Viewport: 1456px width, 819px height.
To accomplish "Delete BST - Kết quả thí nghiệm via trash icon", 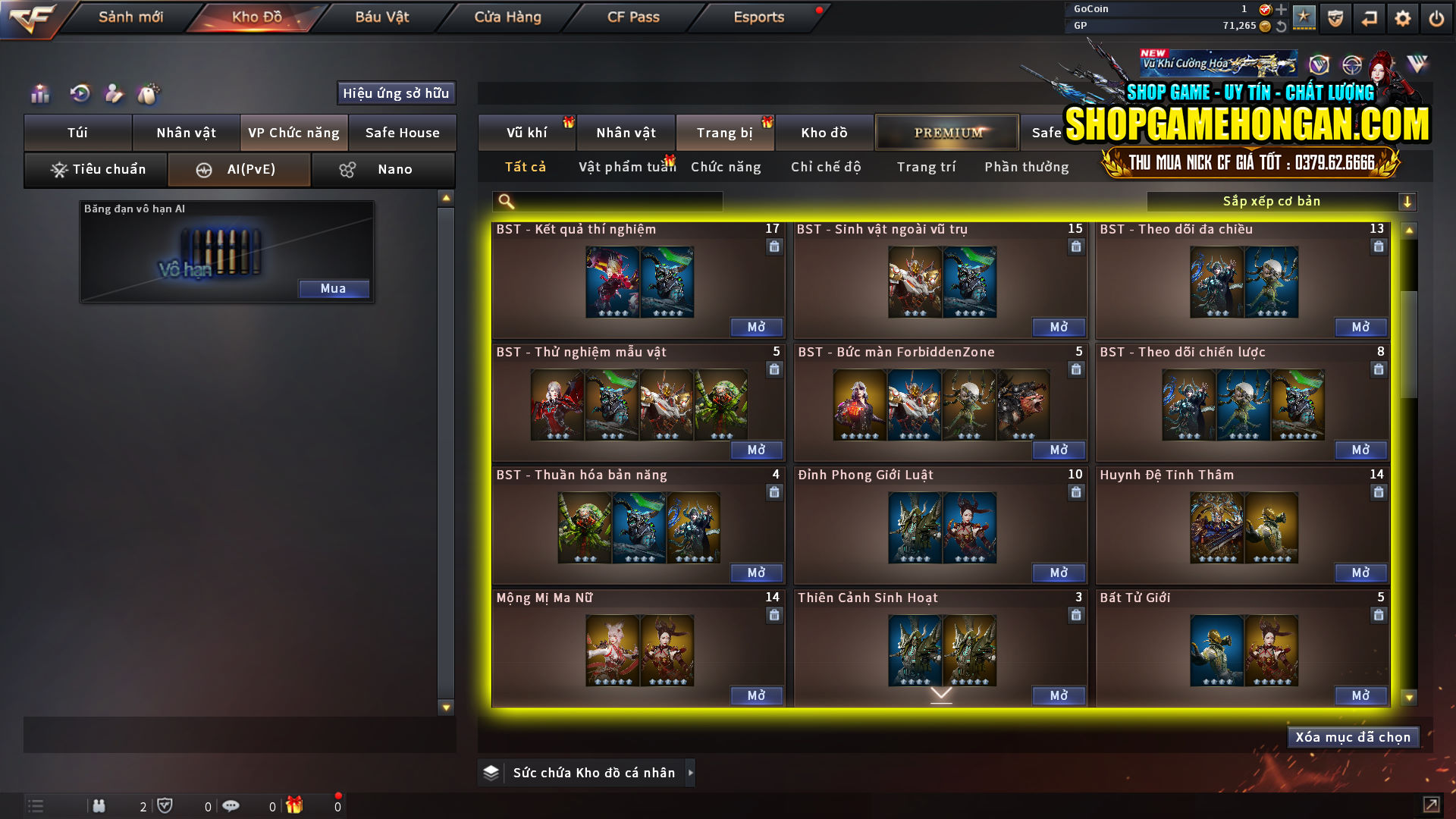I will (774, 246).
